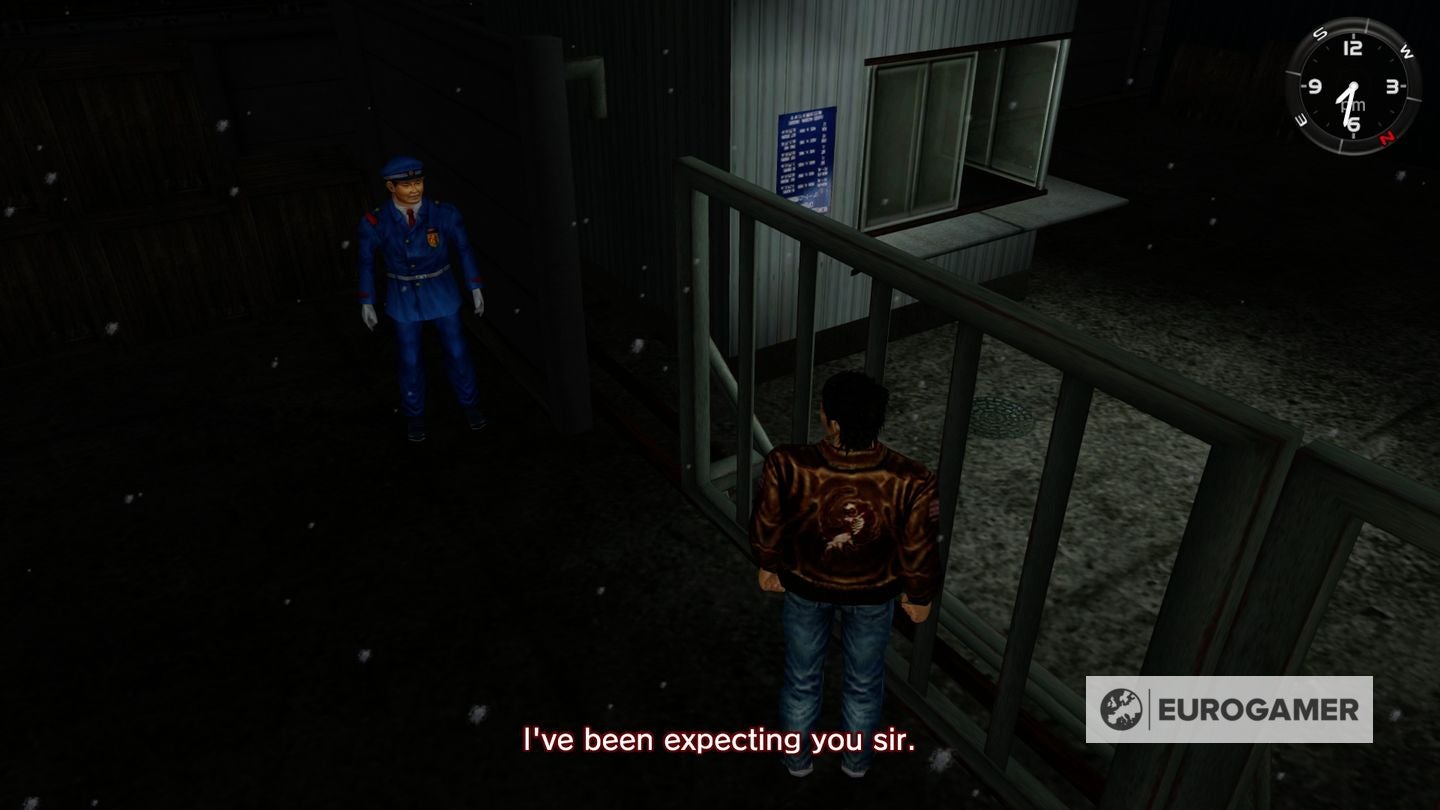Click the W marker on the compass ring
The image size is (1440, 810).
click(1406, 50)
